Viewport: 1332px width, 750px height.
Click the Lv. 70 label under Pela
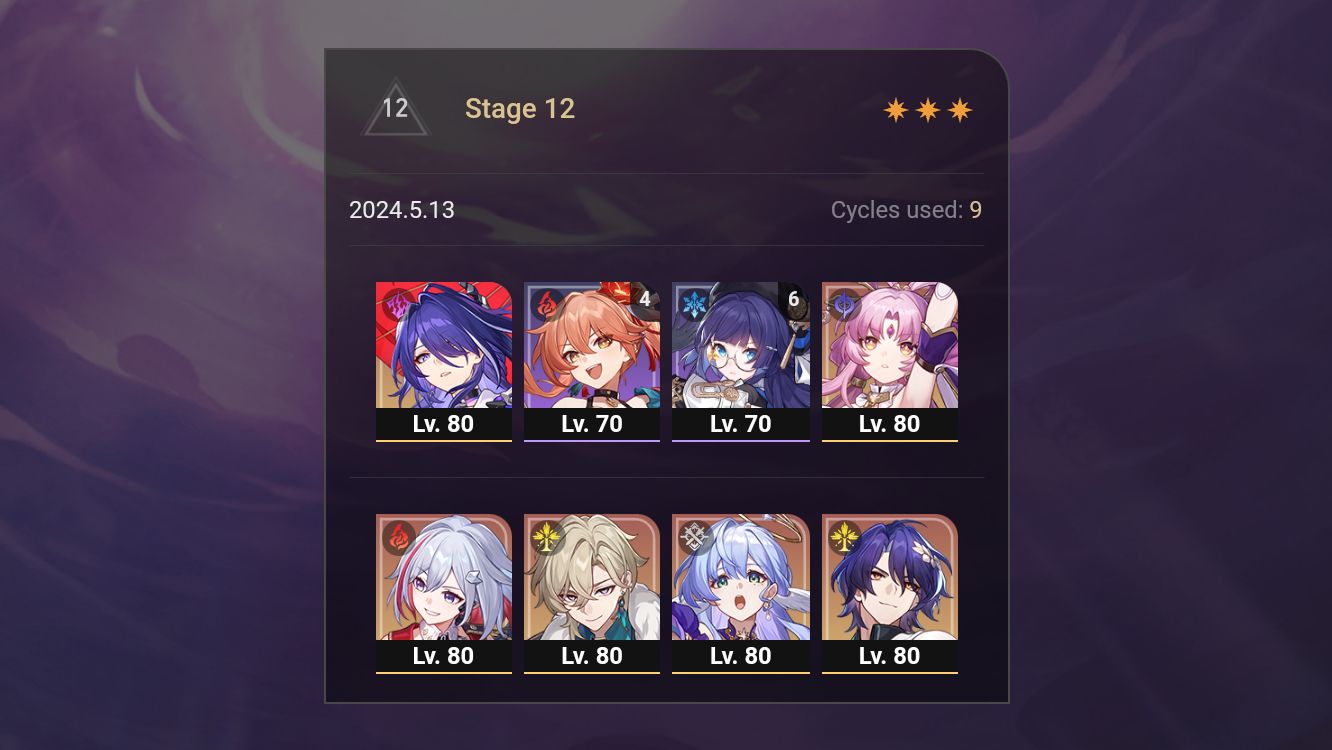(x=741, y=424)
